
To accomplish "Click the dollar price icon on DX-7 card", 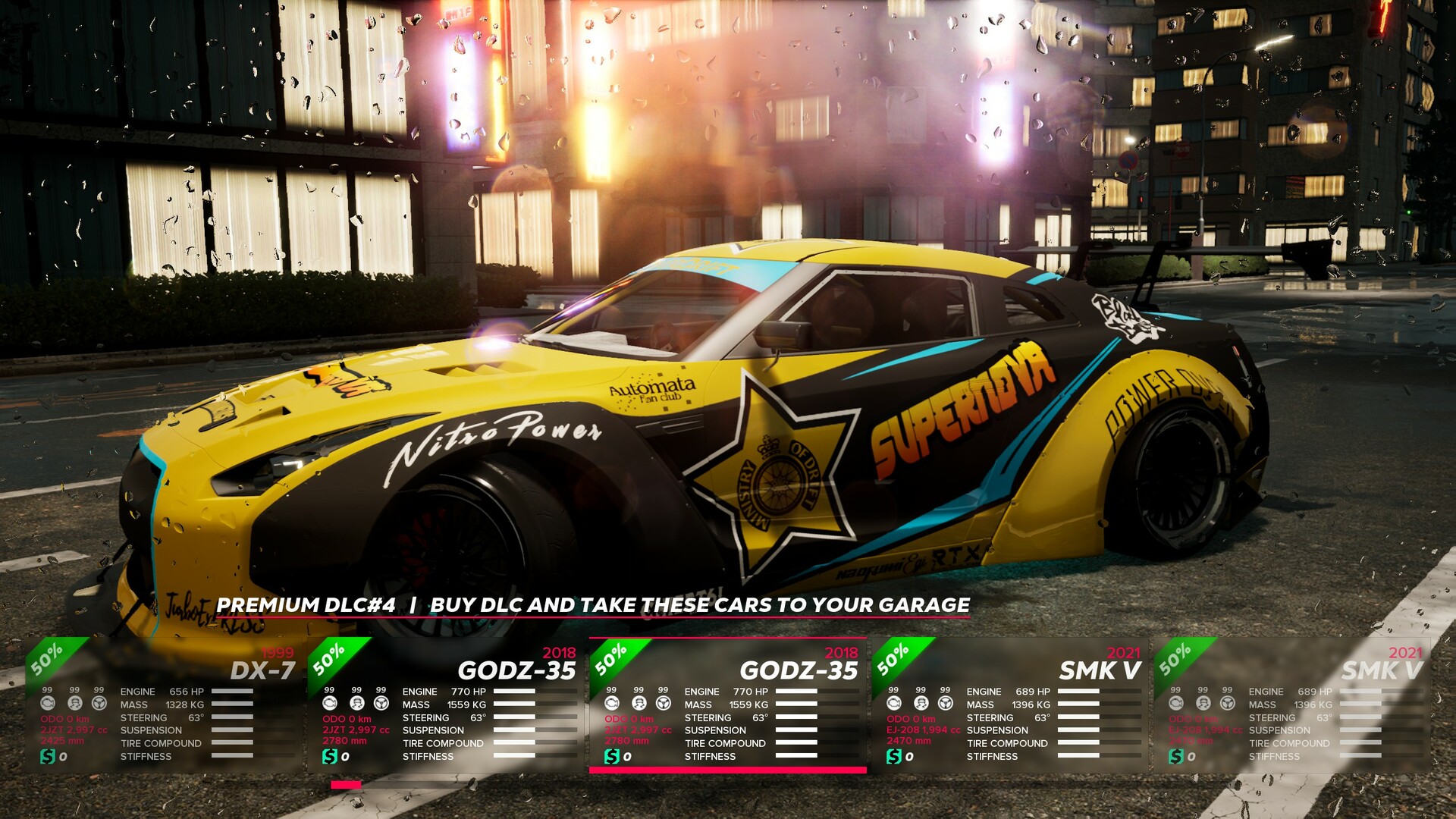I will pos(48,755).
